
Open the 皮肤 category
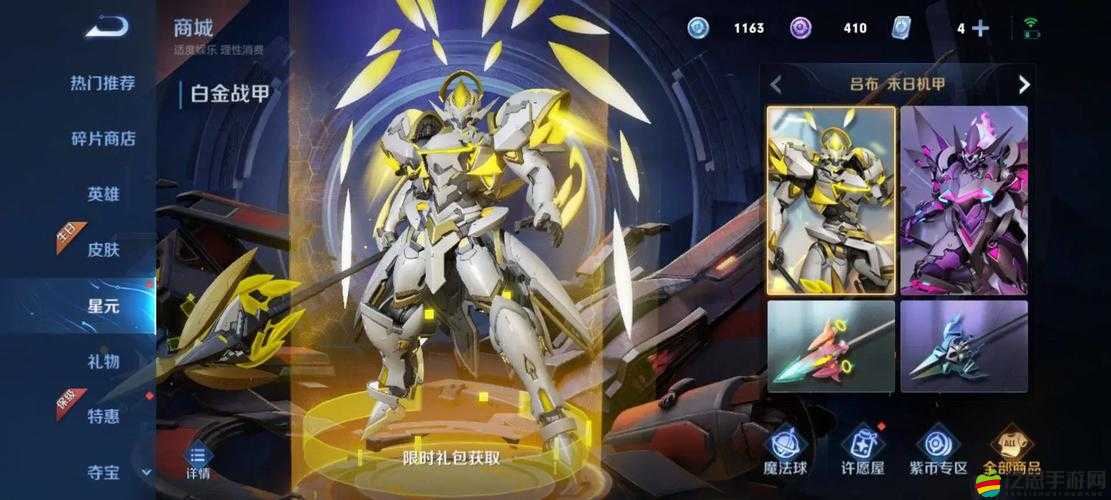(x=102, y=249)
